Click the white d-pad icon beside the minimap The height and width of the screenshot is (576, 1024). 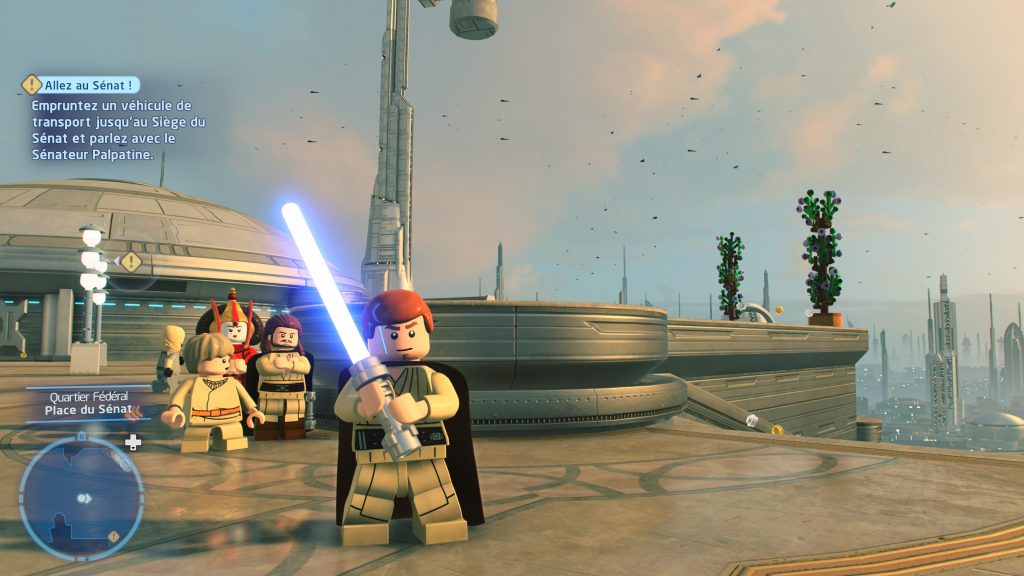(x=133, y=442)
